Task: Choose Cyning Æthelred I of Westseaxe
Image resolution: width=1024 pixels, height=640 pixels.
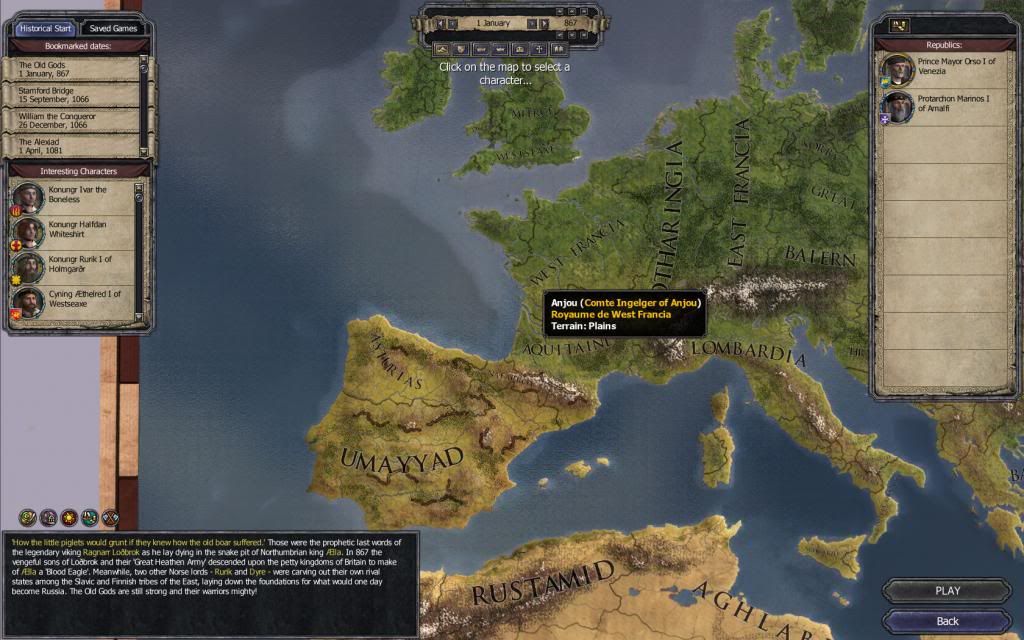Action: point(75,301)
